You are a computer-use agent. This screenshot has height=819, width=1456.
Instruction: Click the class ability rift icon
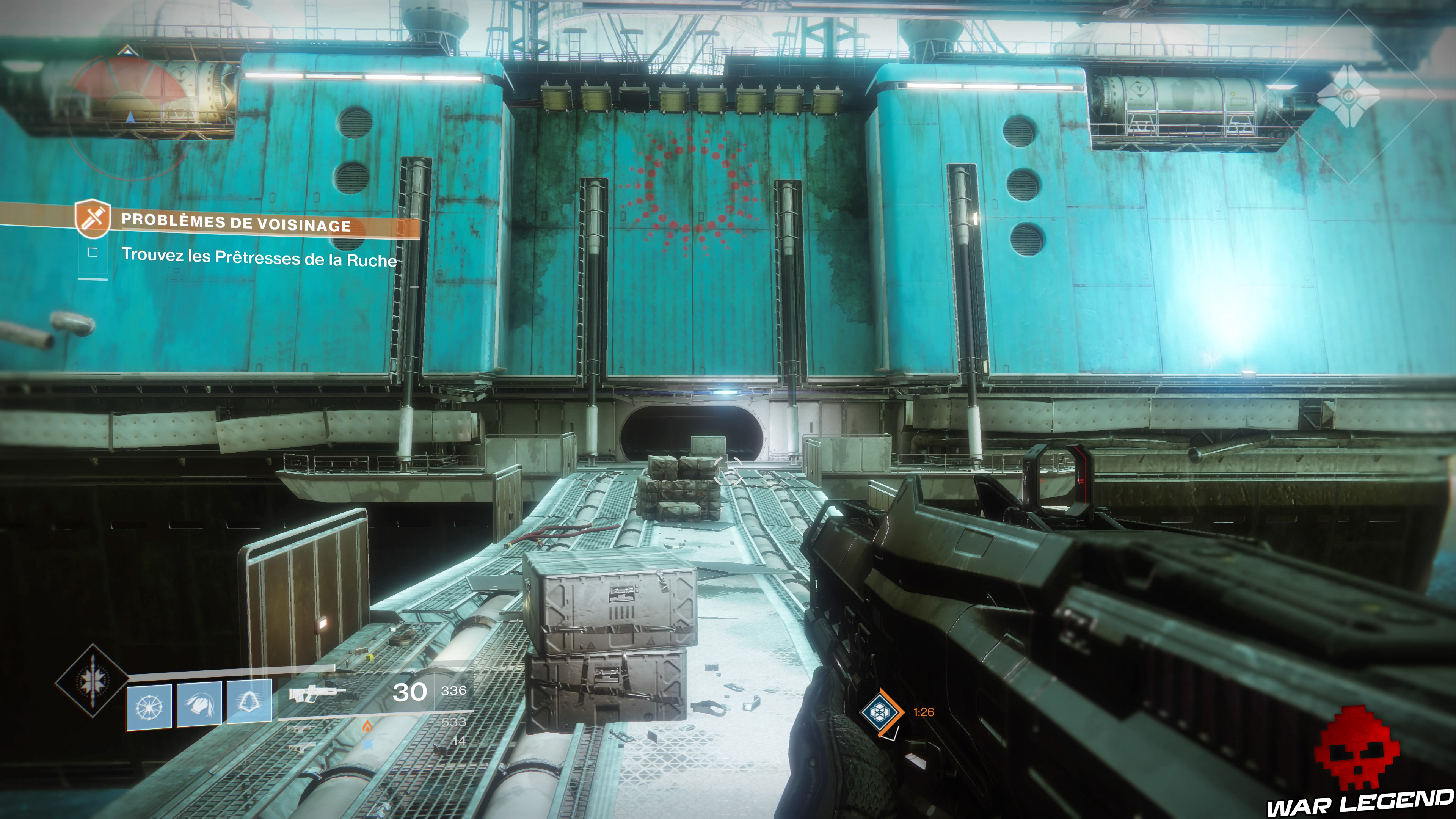(x=249, y=702)
